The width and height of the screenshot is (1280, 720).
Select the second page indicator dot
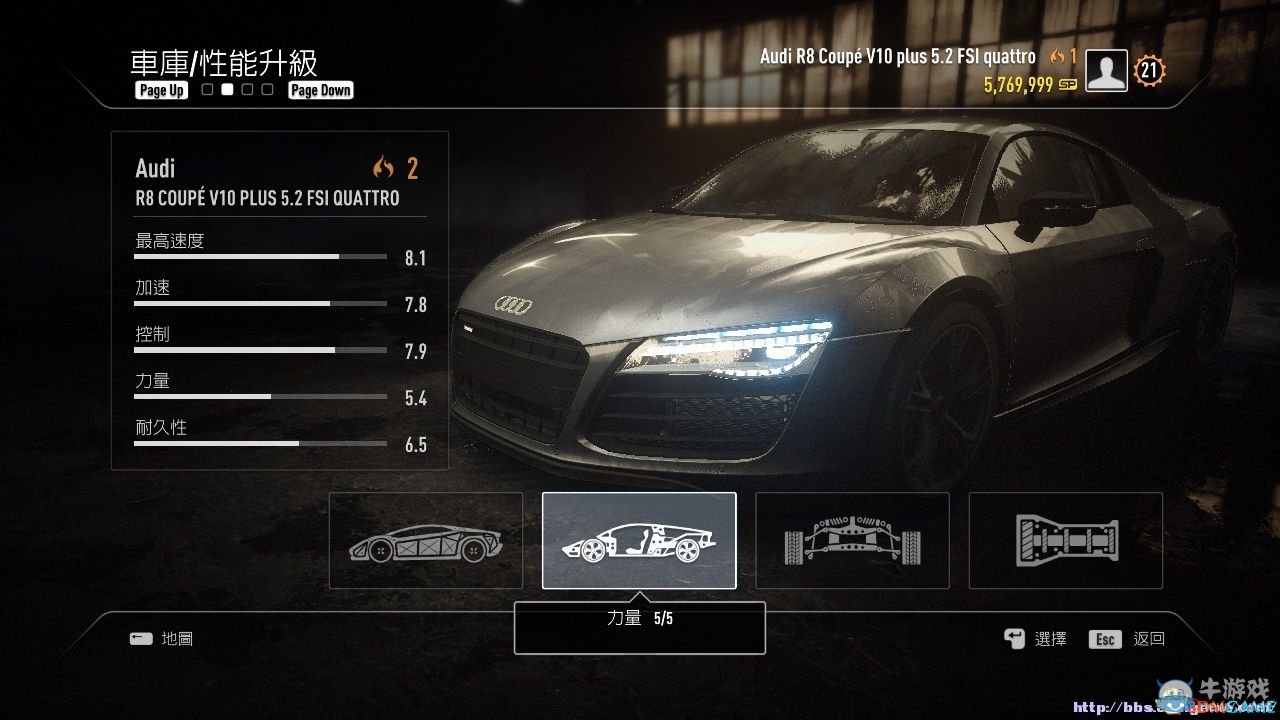226,89
